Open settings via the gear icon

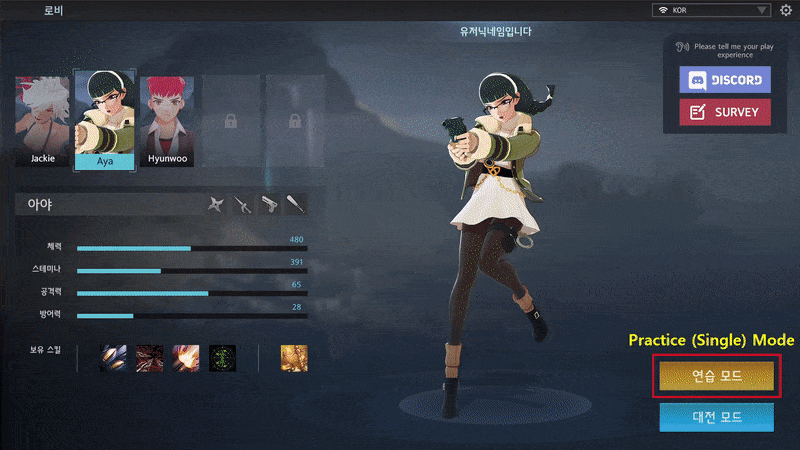[785, 10]
